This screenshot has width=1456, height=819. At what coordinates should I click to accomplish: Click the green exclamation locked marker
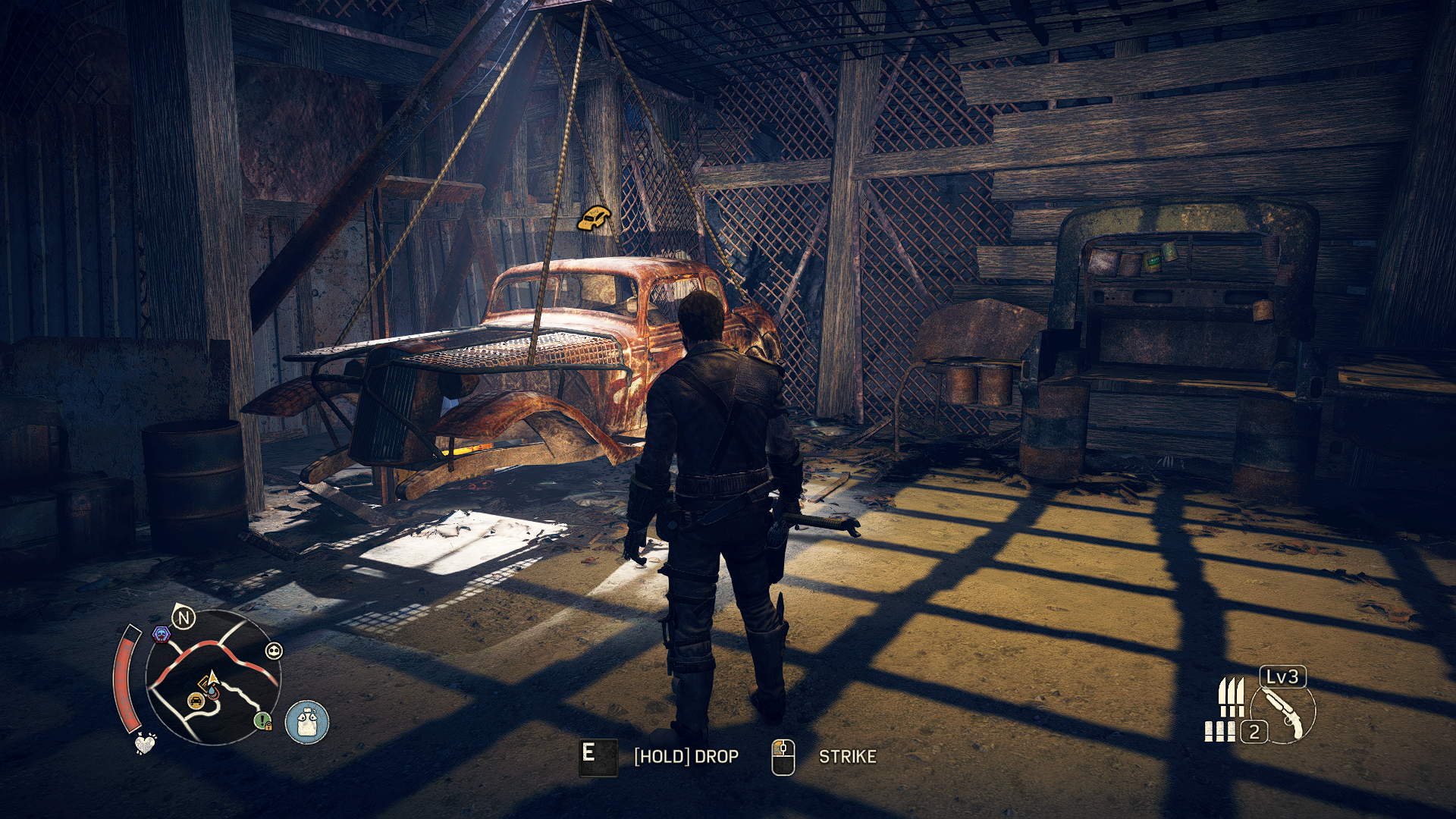[x=262, y=720]
